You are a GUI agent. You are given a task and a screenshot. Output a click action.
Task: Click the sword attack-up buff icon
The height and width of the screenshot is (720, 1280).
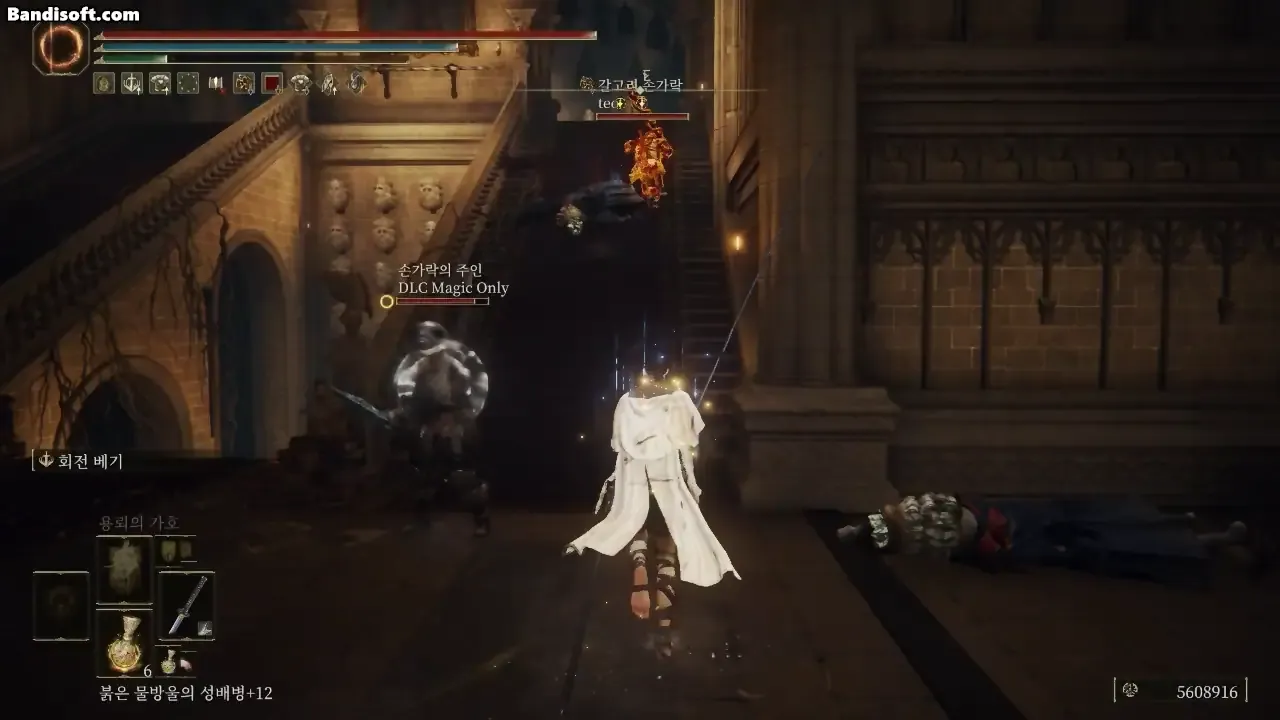[x=131, y=84]
